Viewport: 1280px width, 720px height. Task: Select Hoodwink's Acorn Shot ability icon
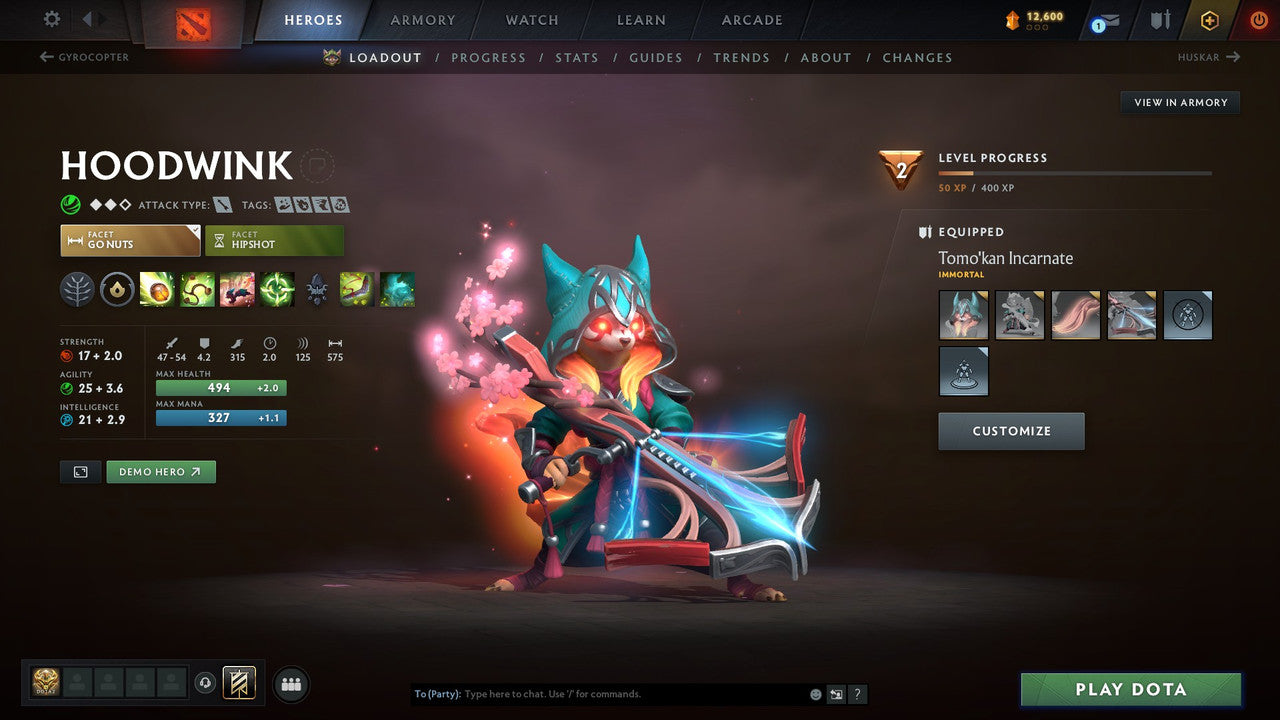click(158, 289)
